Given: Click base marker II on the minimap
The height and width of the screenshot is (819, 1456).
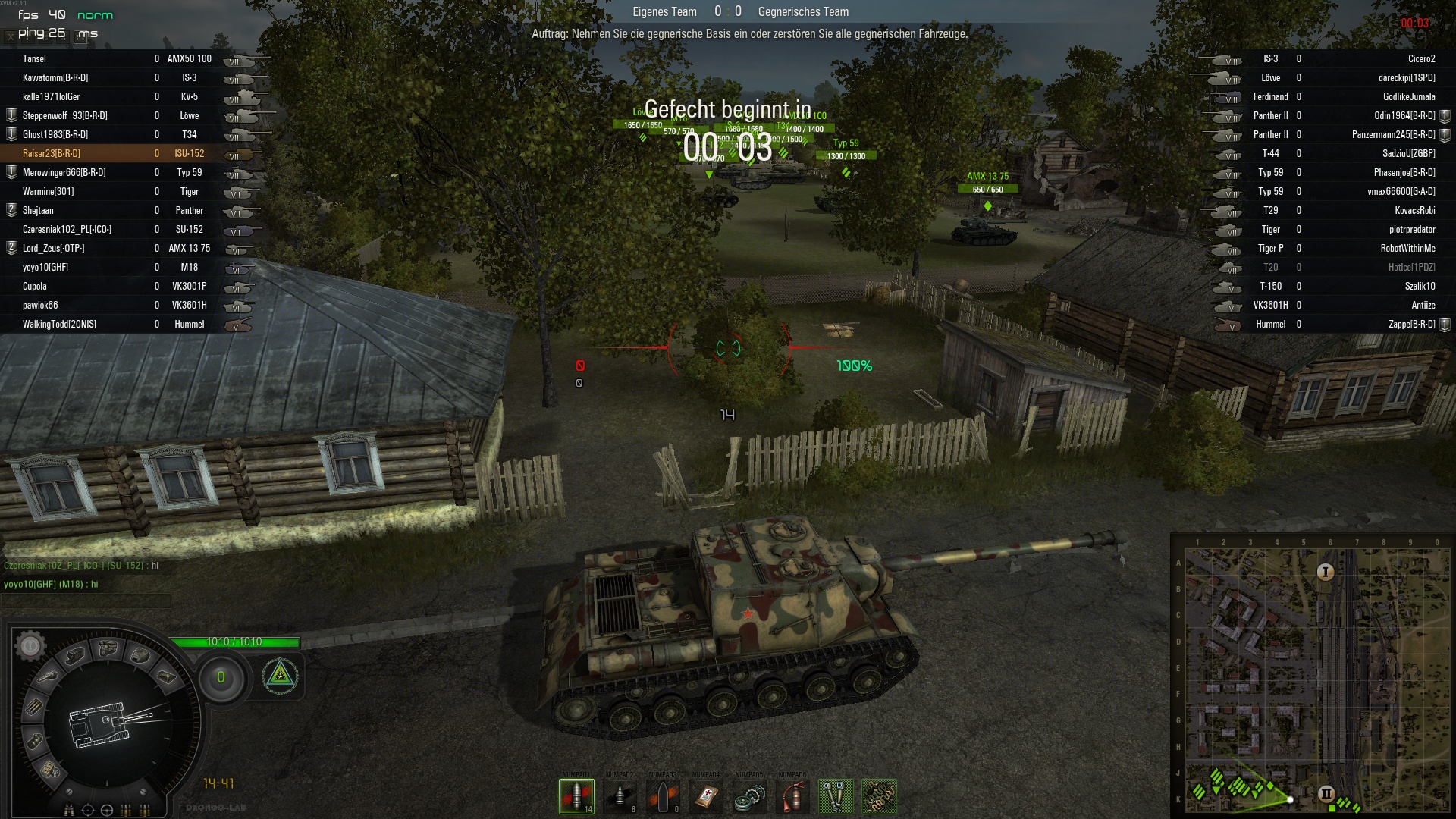Looking at the screenshot, I should click(1326, 793).
